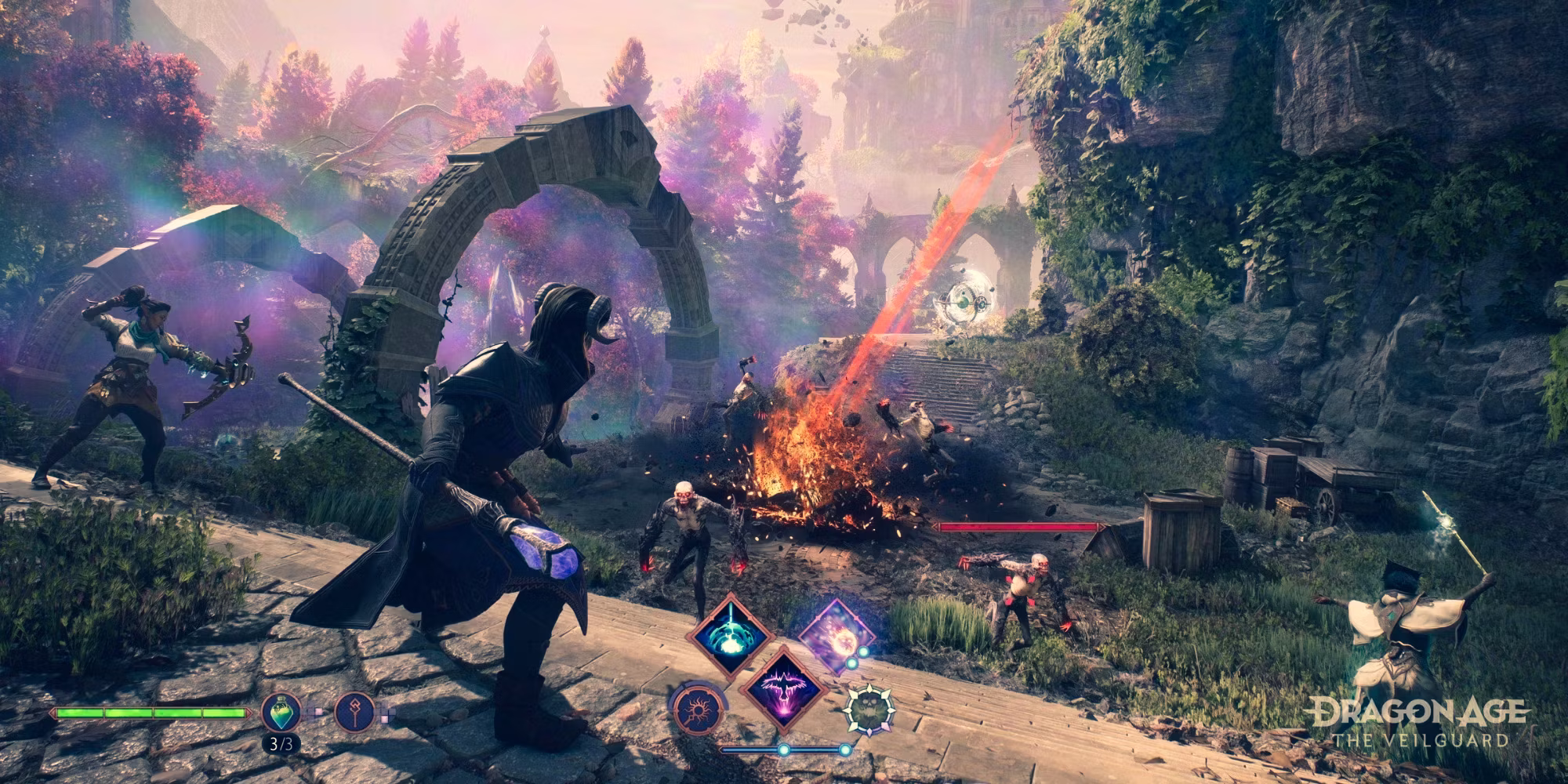Cast the fireball ability icon
Screen dimensions: 1568x784
[838, 636]
